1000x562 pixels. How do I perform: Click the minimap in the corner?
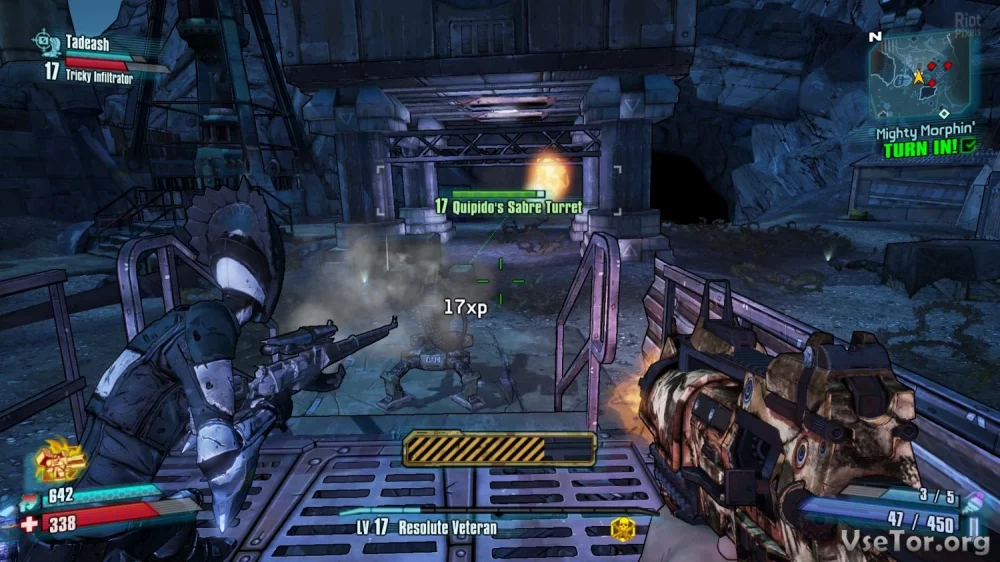coord(920,74)
